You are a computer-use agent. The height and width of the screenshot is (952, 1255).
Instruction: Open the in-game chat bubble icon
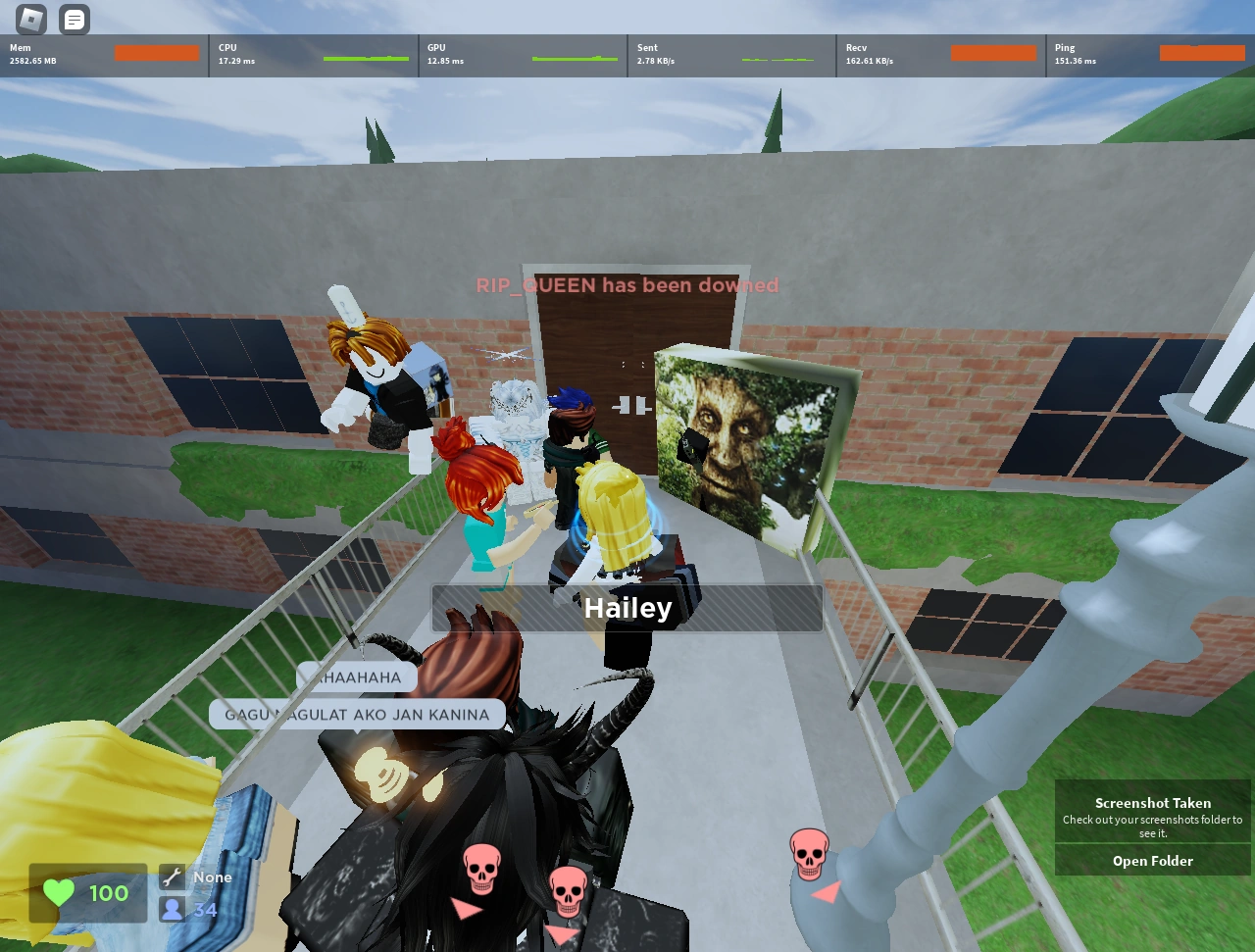[74, 19]
